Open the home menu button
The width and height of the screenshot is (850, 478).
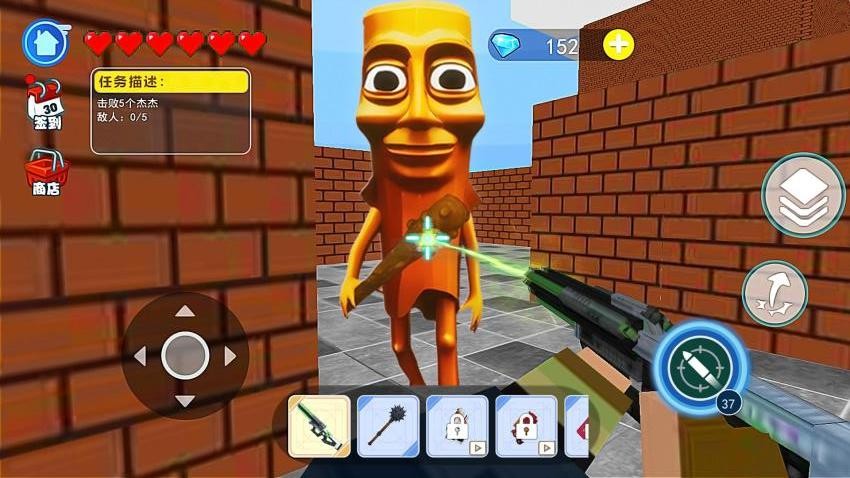(x=45, y=42)
